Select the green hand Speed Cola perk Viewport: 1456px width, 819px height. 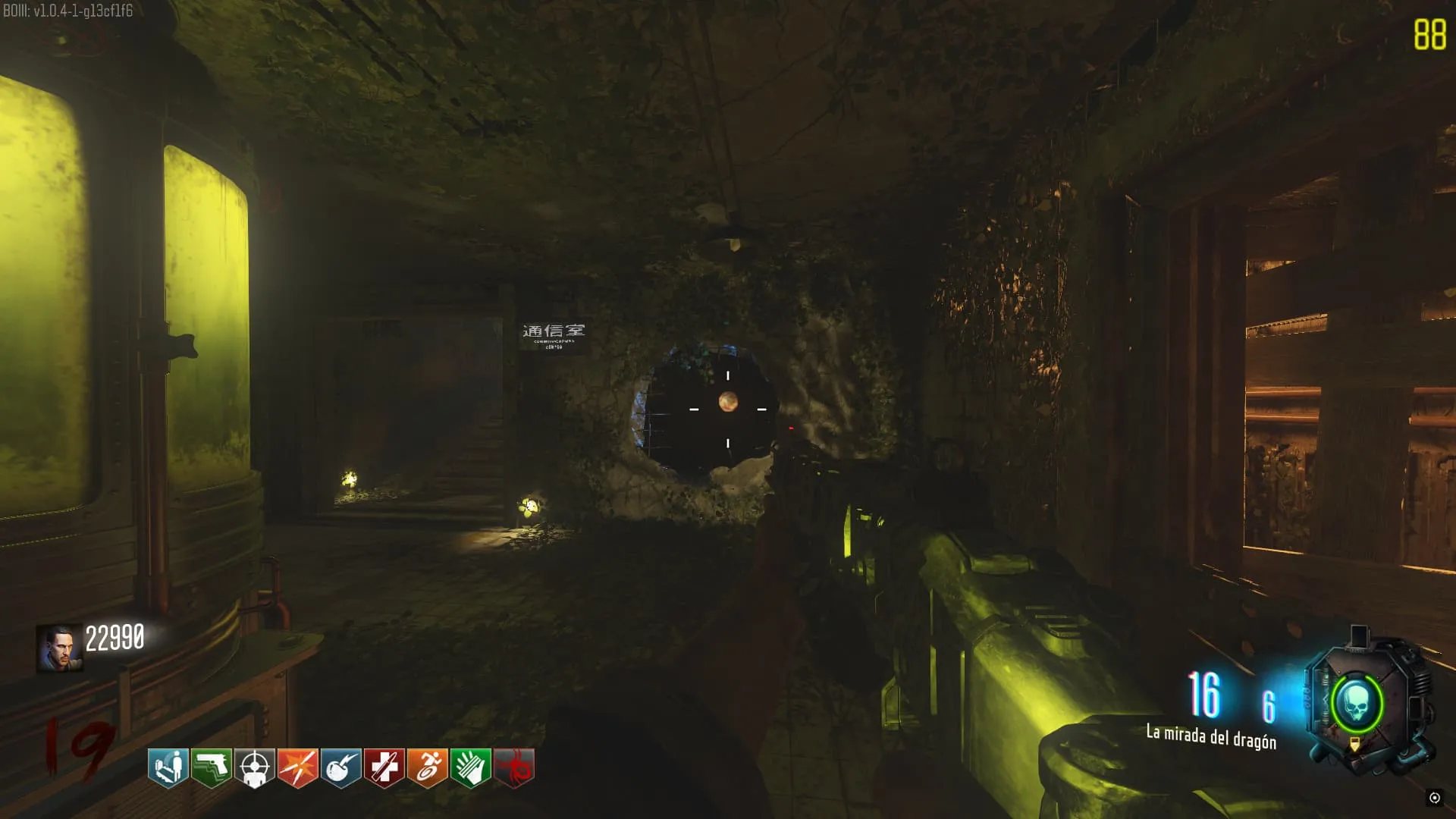click(x=471, y=767)
